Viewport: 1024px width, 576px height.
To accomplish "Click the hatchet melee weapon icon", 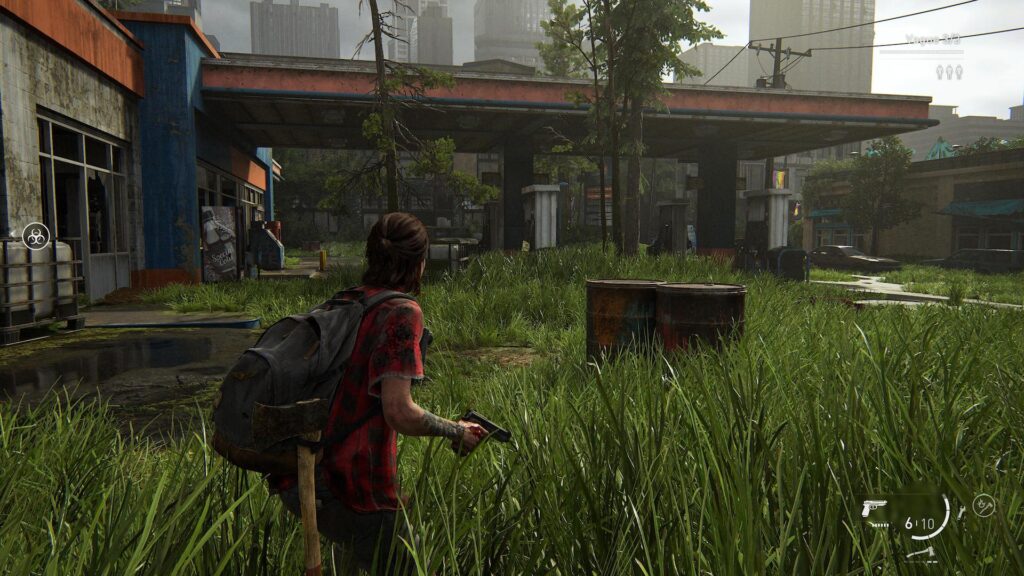I will (x=921, y=552).
